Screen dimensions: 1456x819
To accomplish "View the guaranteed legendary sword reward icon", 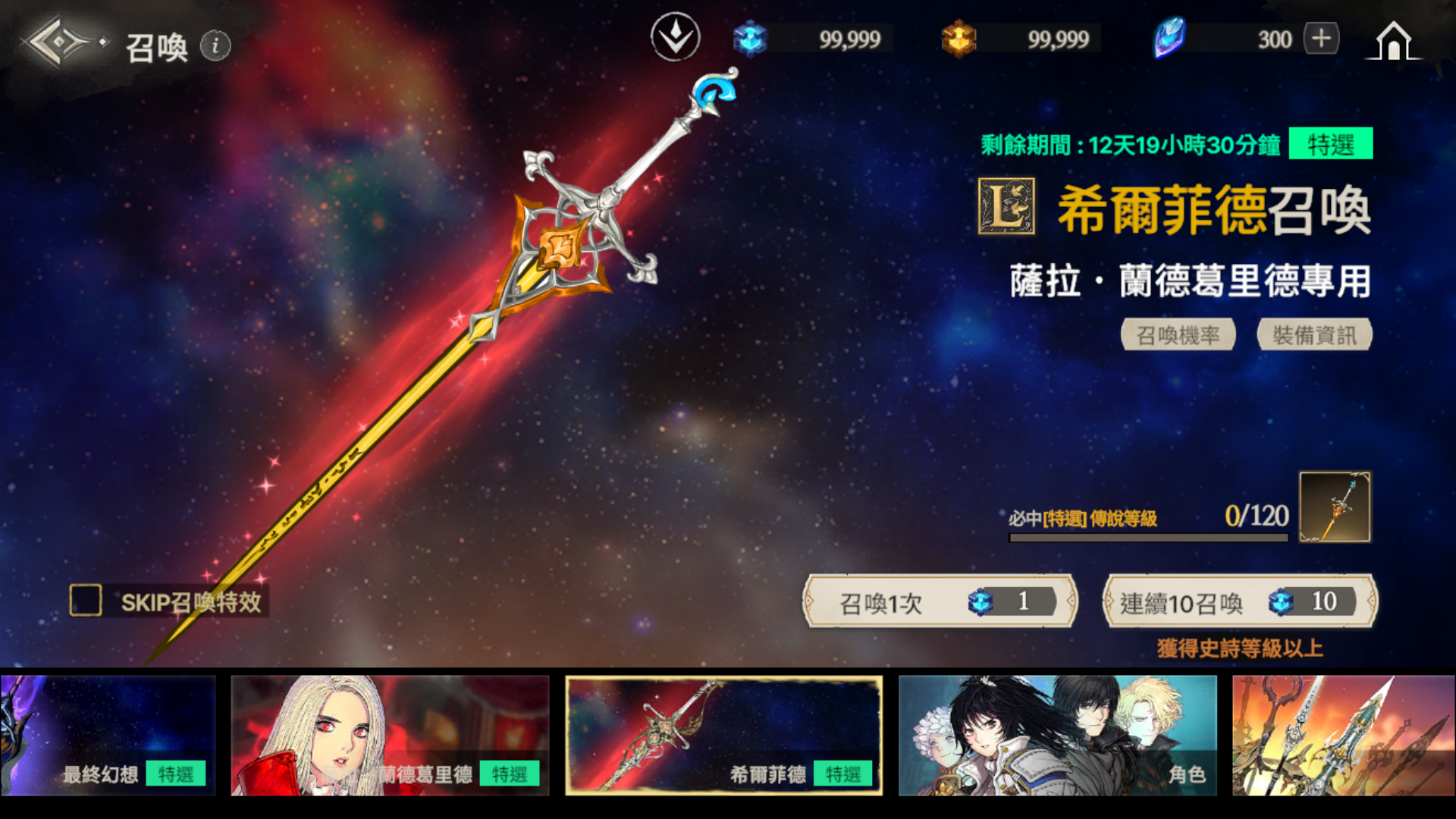I will 1335,507.
